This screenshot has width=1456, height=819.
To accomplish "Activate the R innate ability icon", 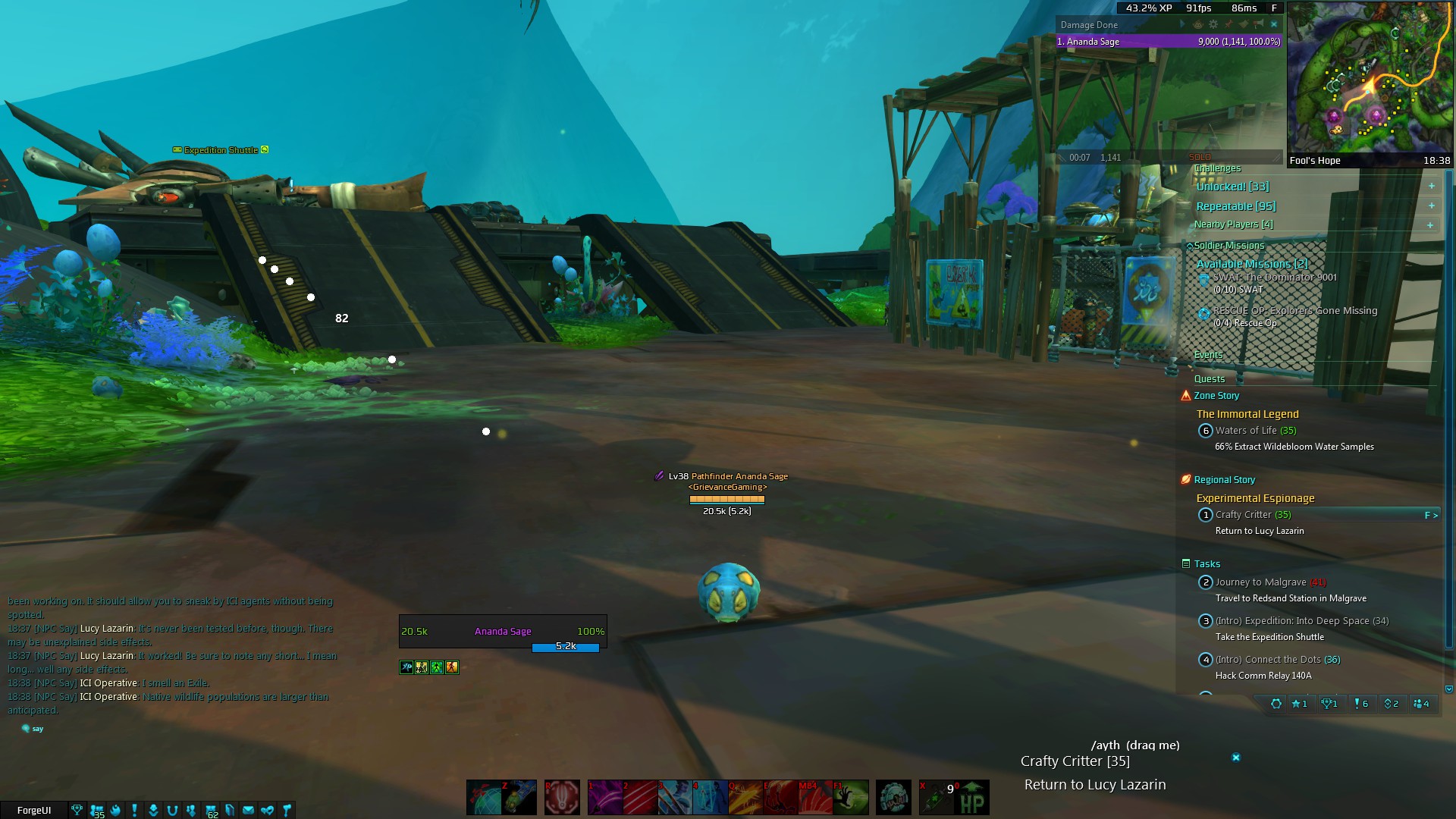I will (562, 798).
